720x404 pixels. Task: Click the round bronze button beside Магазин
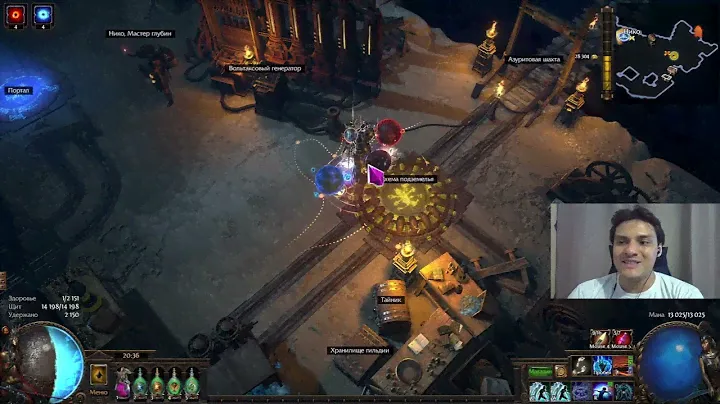561,371
